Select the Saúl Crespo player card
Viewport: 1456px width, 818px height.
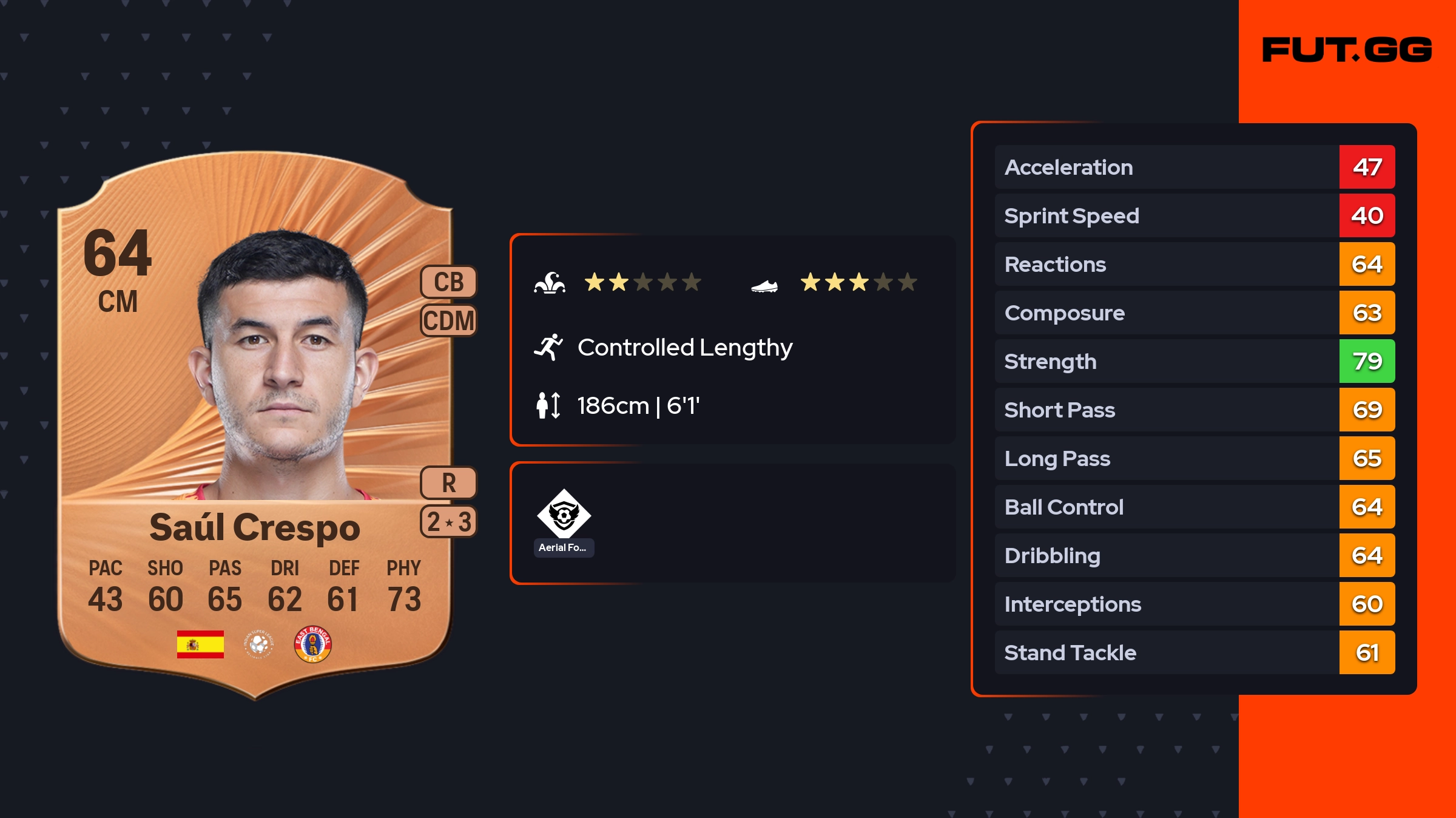pos(255,425)
